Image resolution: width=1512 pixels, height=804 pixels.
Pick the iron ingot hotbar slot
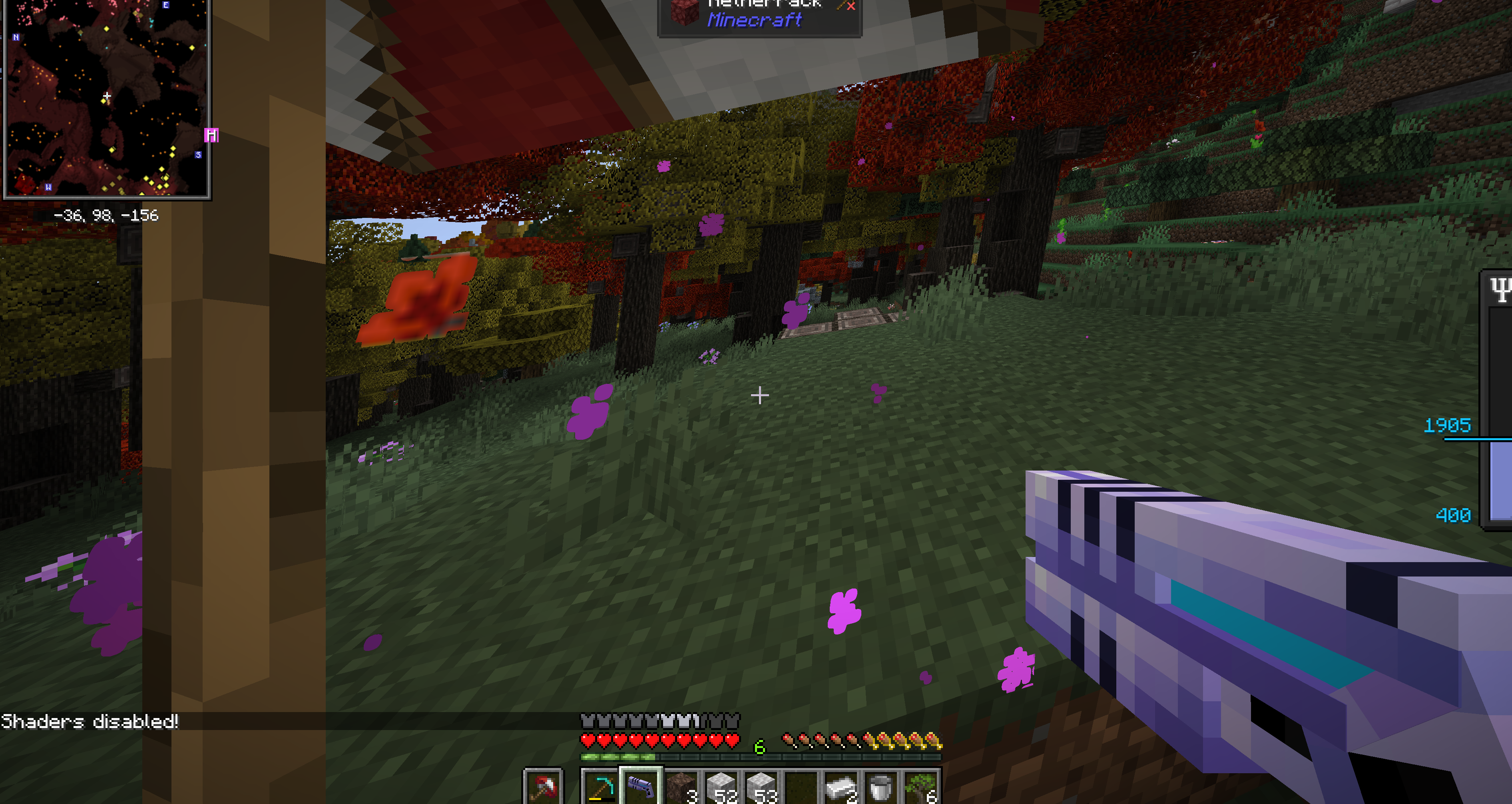click(841, 787)
